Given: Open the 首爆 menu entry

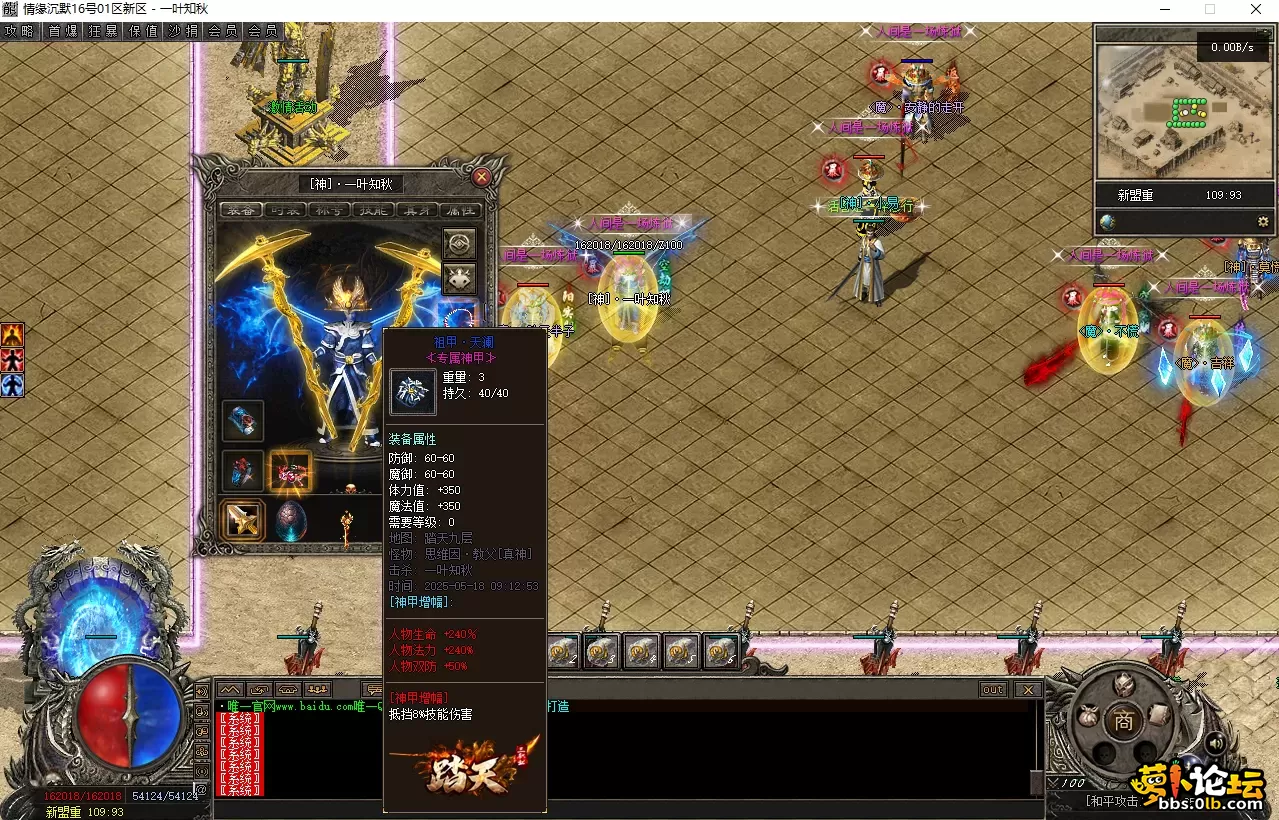Looking at the screenshot, I should click(62, 31).
